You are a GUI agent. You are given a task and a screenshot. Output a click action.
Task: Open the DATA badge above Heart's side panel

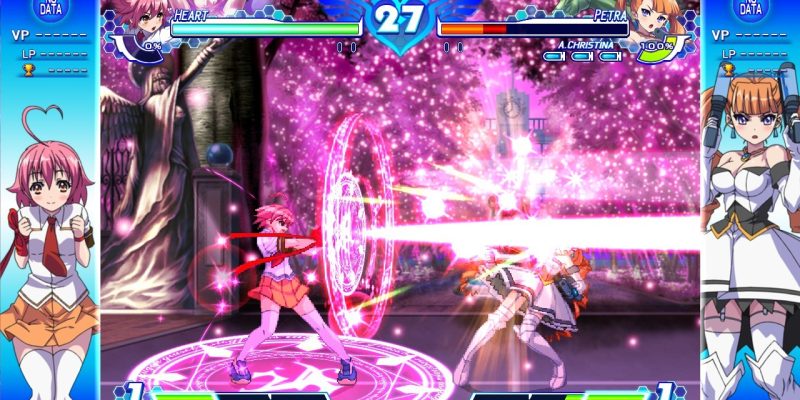click(49, 8)
